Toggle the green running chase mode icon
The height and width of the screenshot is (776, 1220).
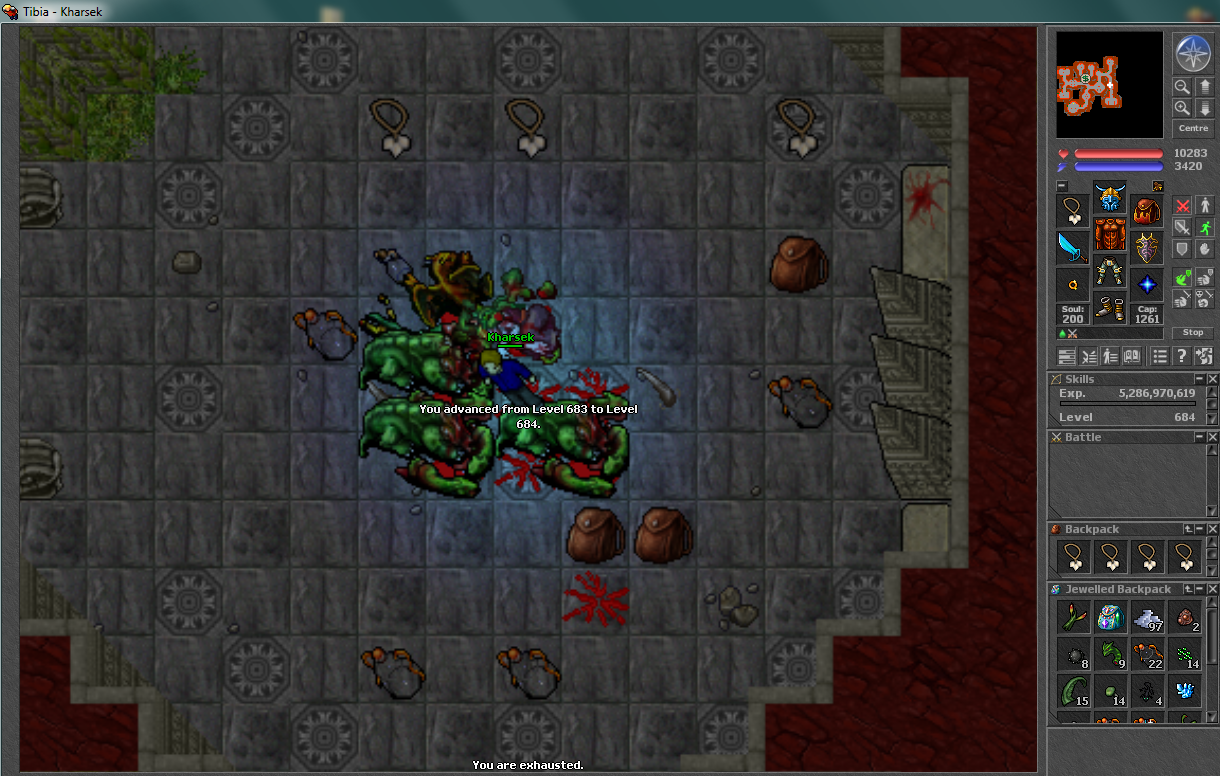pos(1204,227)
